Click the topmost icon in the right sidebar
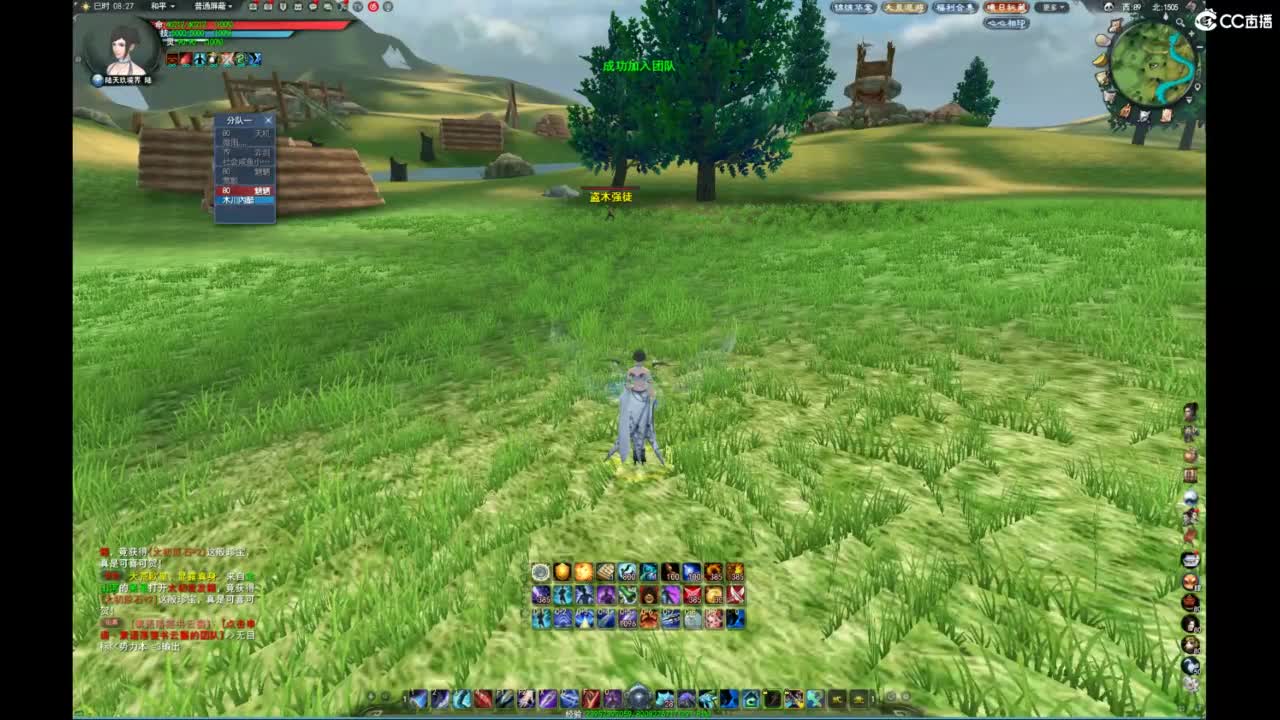This screenshot has height=720, width=1280. point(1190,413)
